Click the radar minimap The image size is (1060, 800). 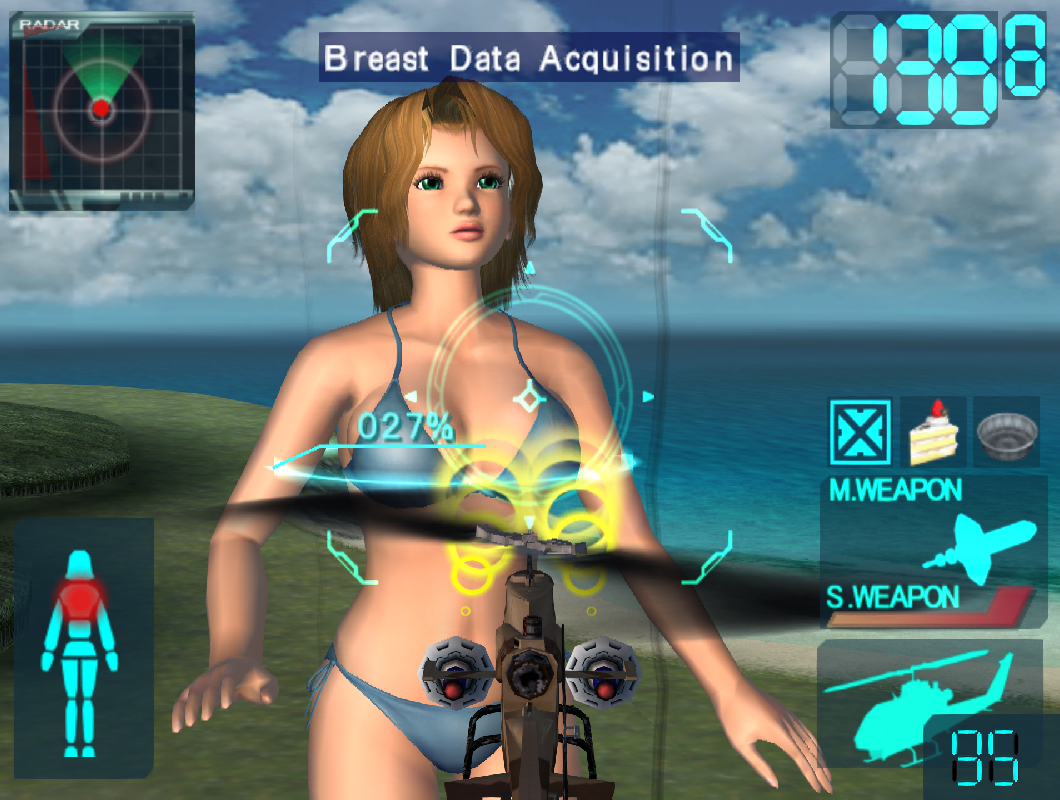101,110
